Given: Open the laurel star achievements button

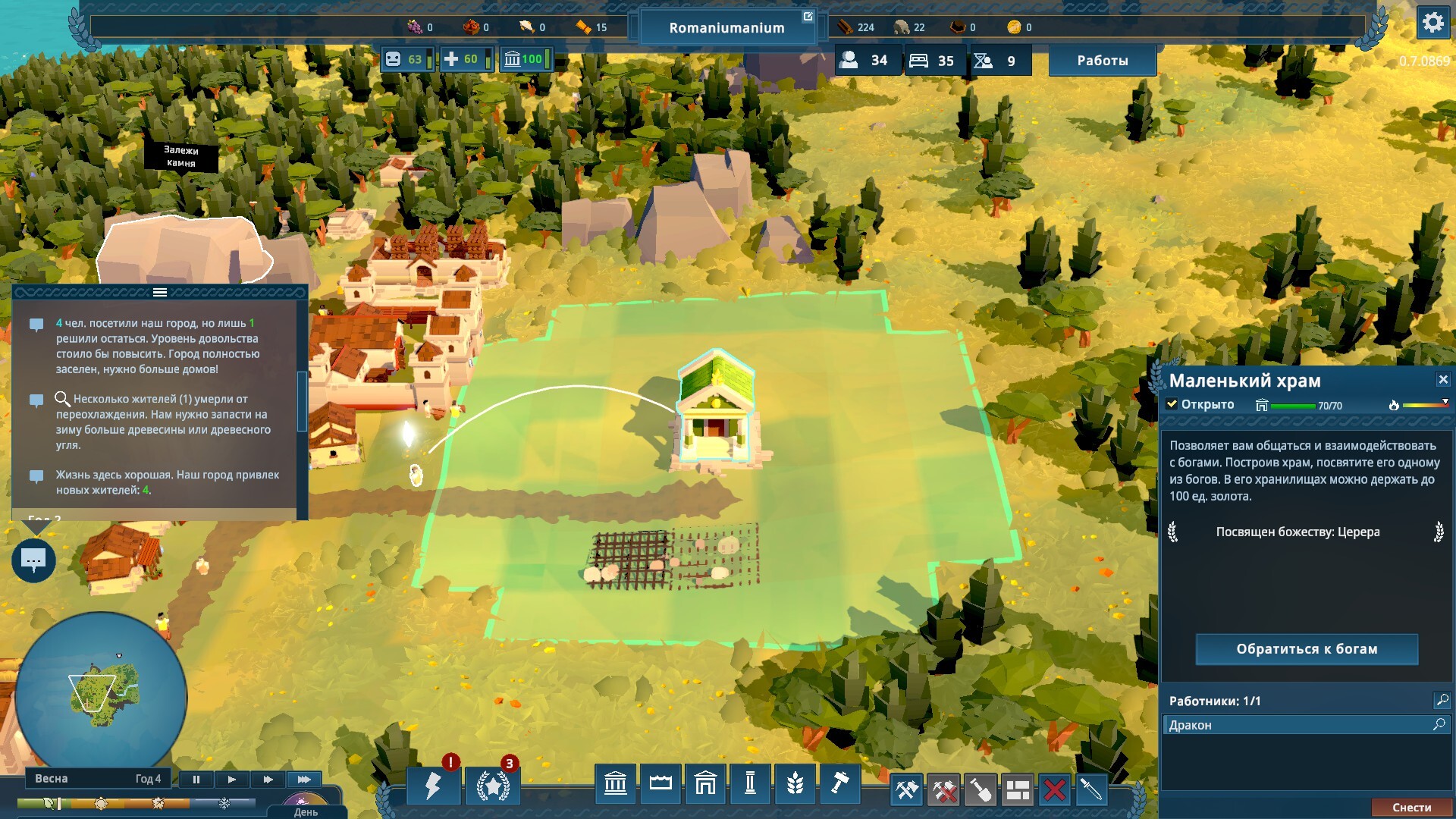Looking at the screenshot, I should pyautogui.click(x=493, y=786).
